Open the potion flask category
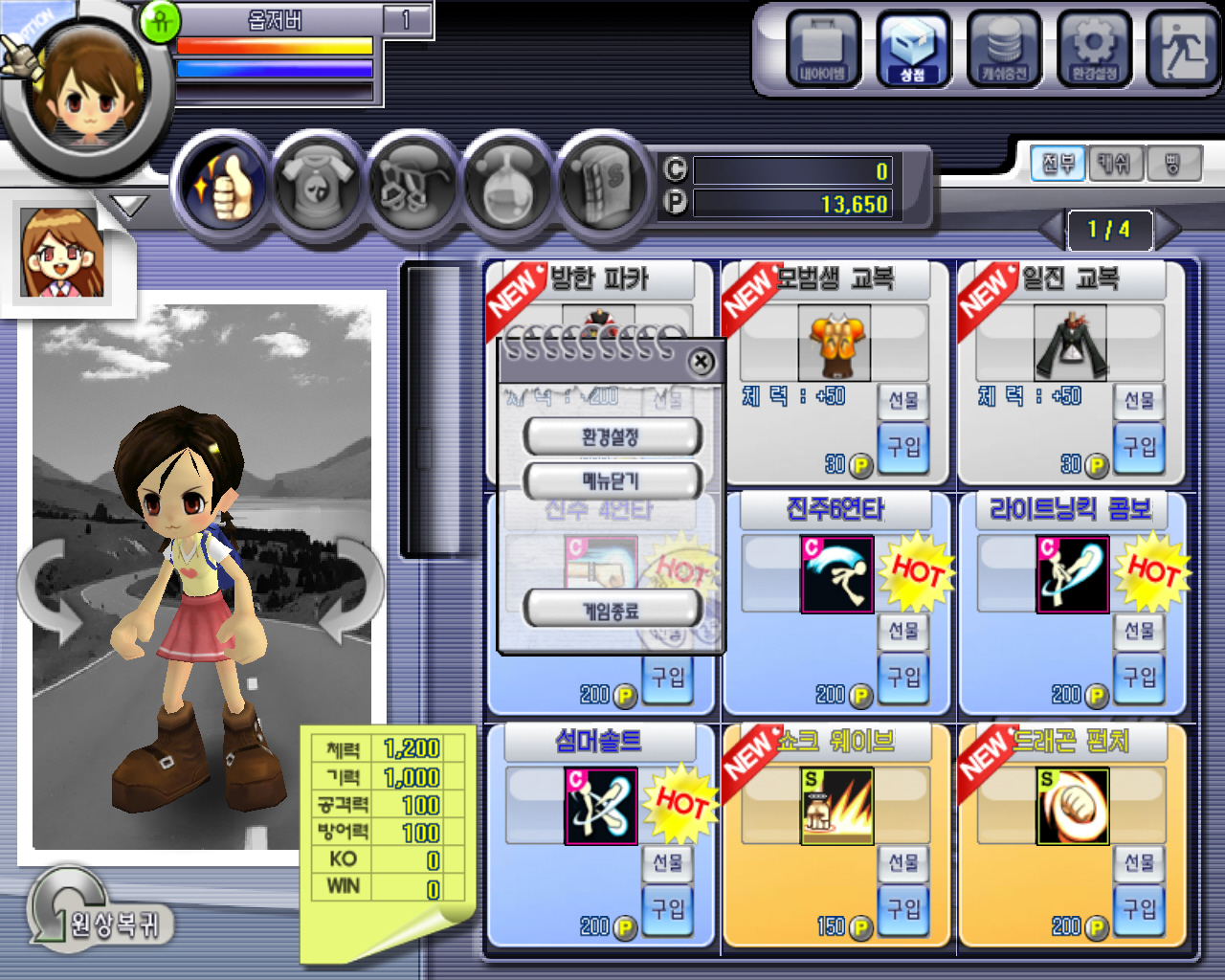Screen dimensions: 1225x980 [507, 182]
